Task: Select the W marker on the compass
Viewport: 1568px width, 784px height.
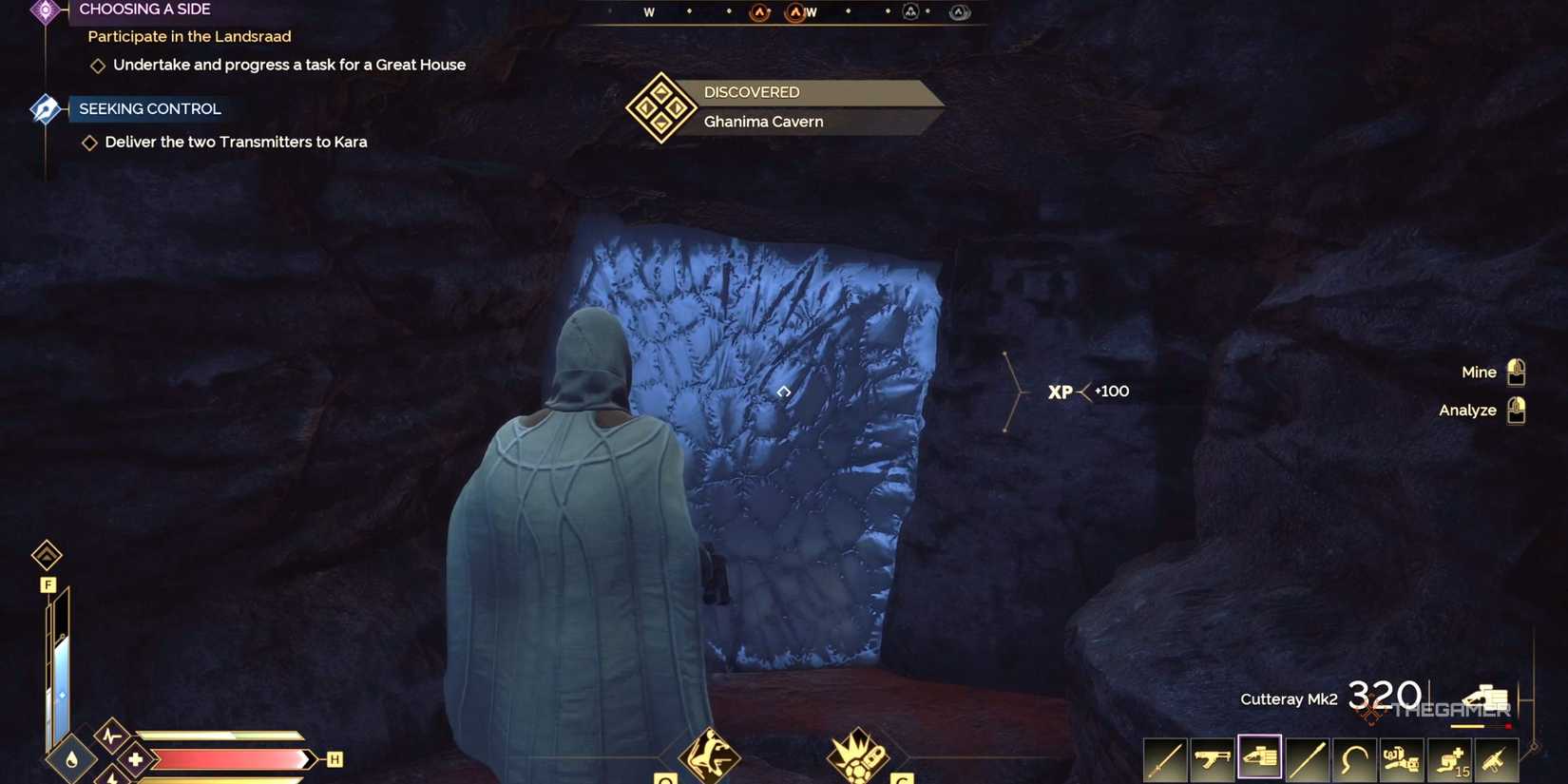Action: [x=649, y=12]
